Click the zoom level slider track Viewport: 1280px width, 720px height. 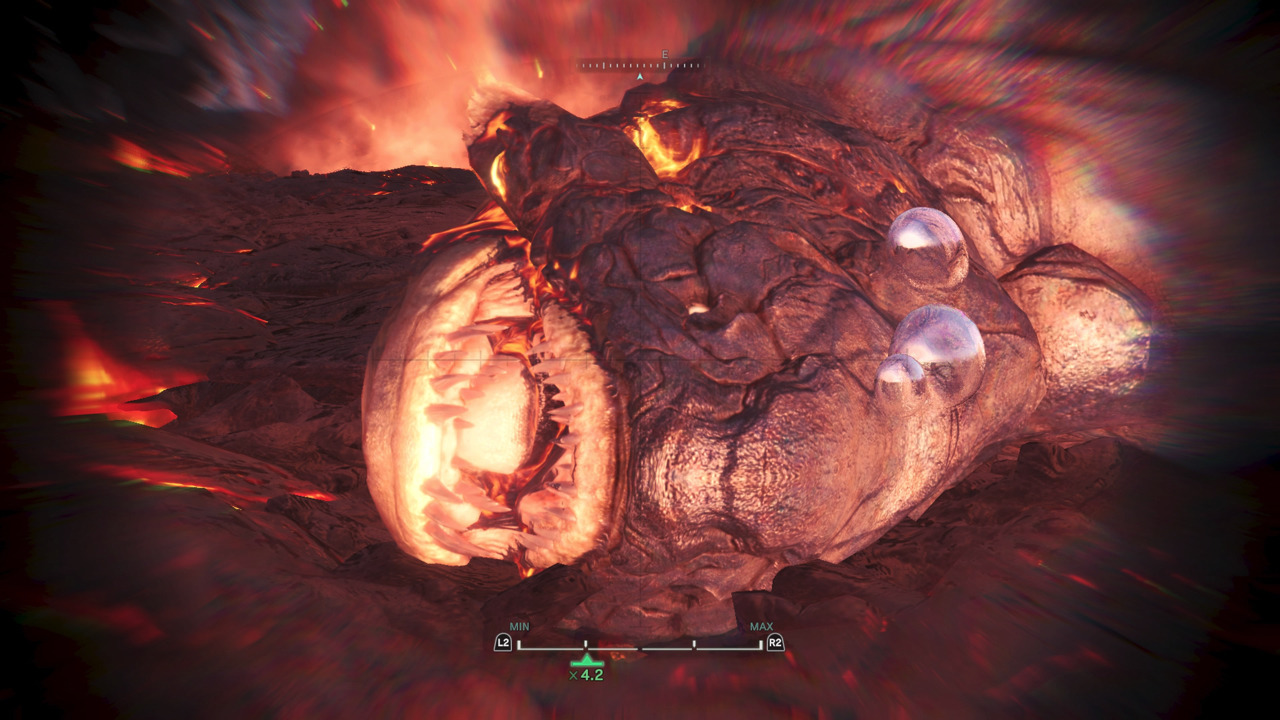click(640, 647)
